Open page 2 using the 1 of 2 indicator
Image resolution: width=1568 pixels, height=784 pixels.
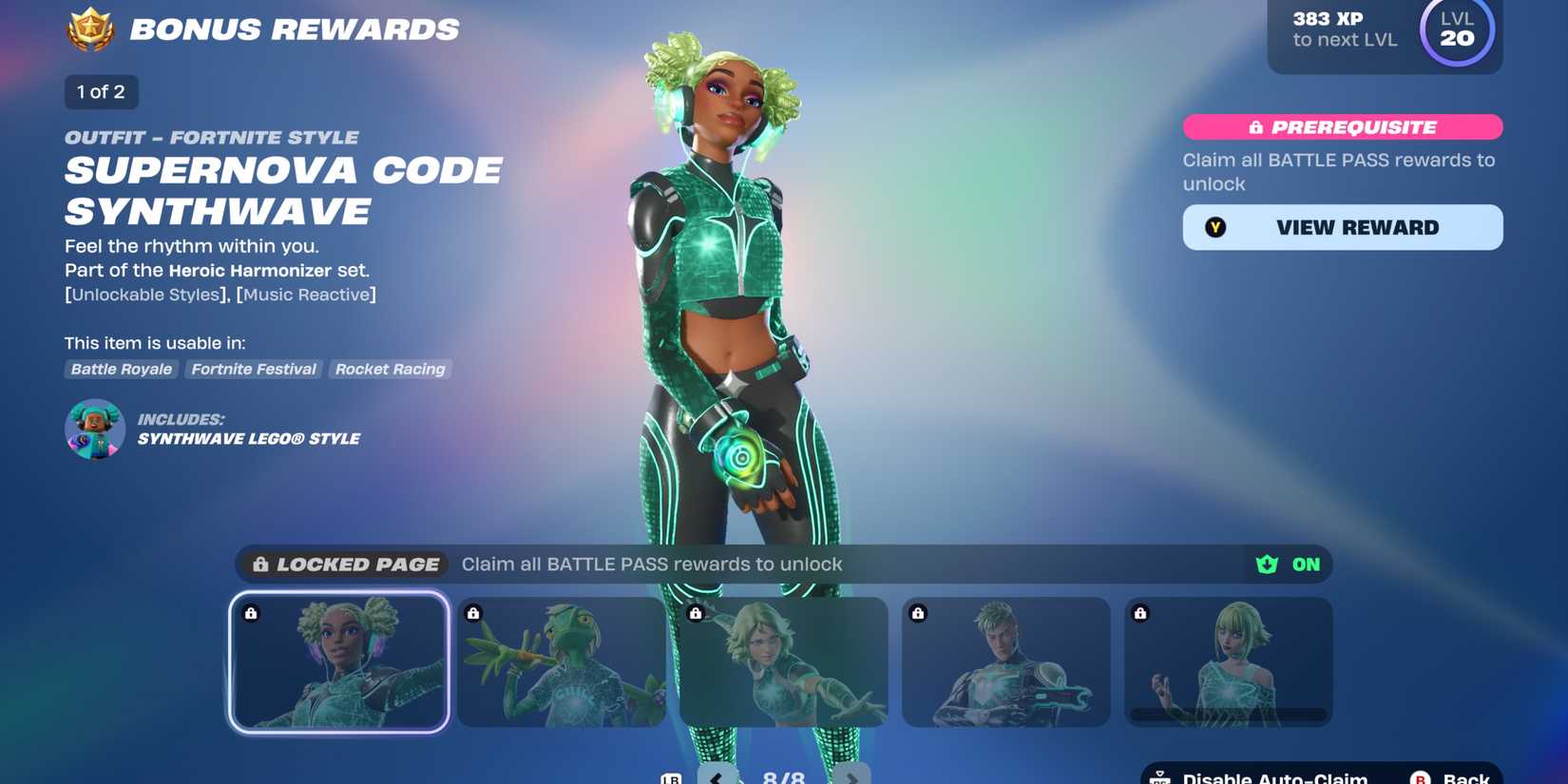click(x=101, y=92)
